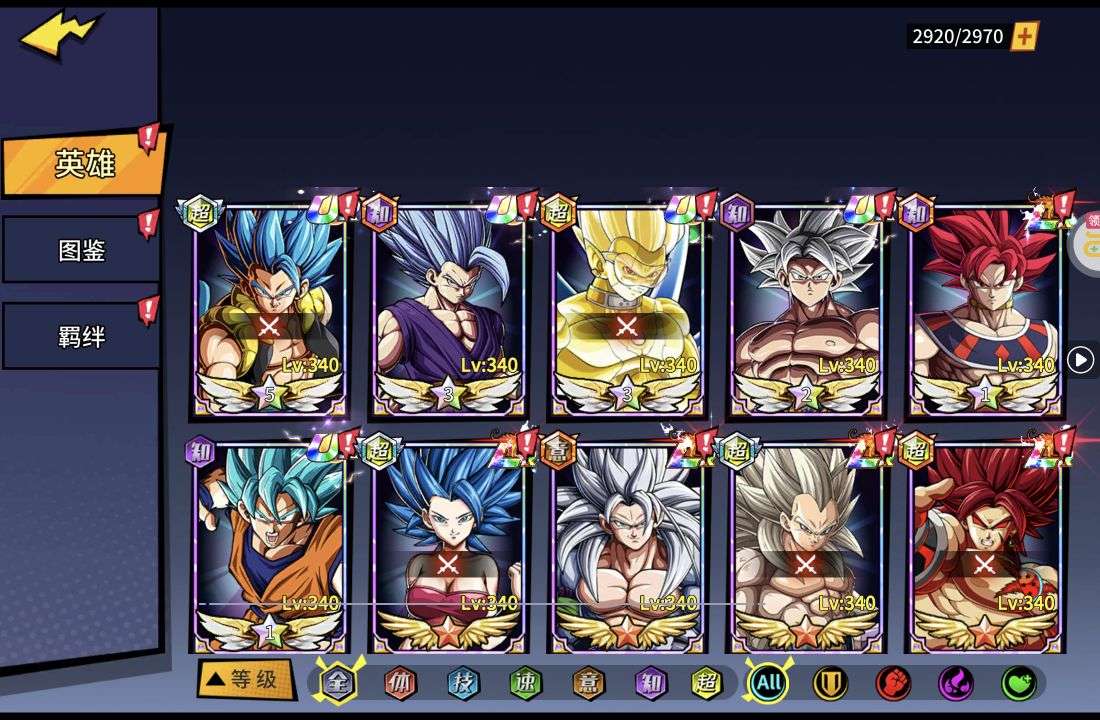Choose the red fist role filter

(893, 683)
